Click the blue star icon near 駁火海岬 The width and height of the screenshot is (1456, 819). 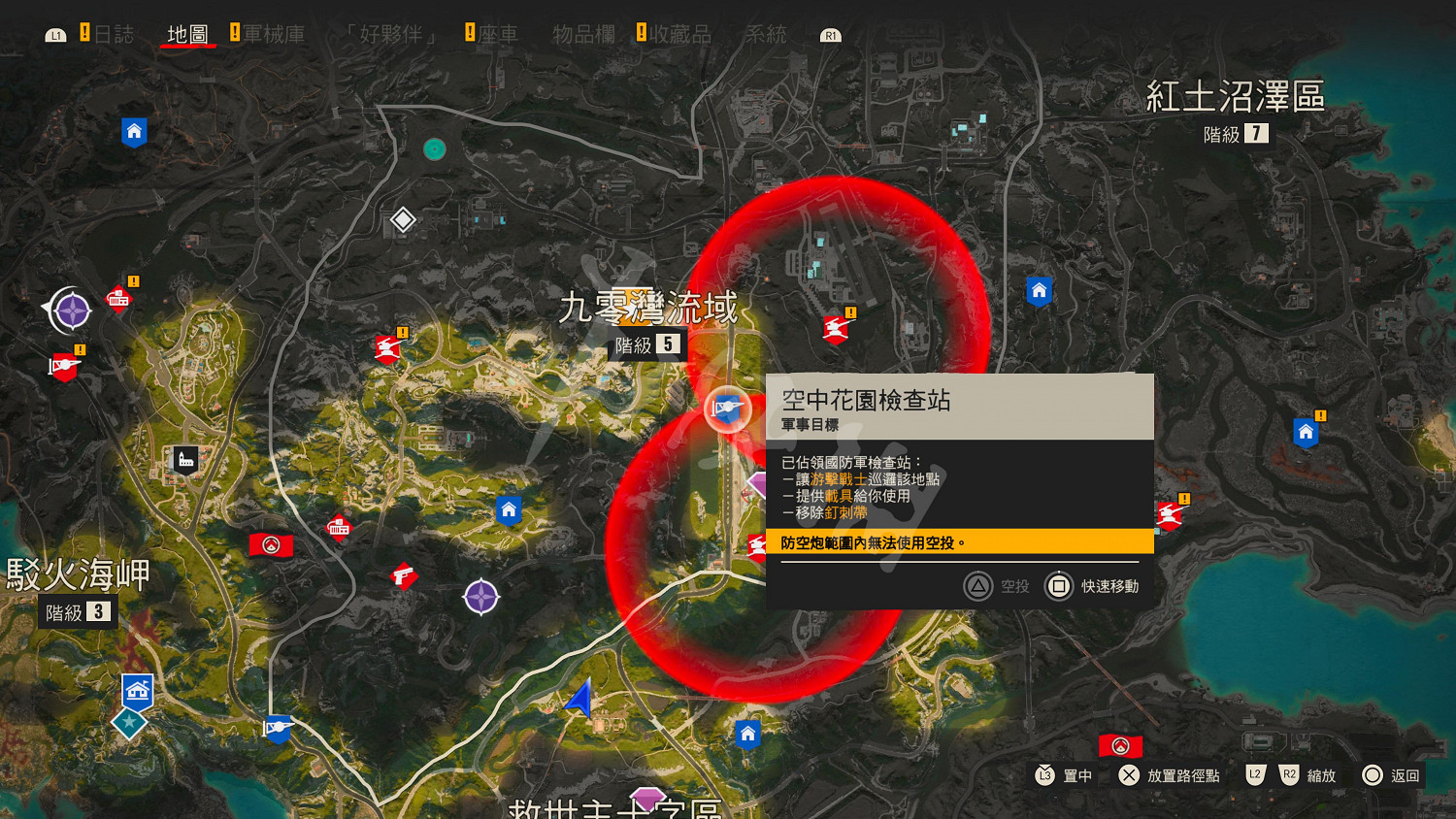coord(129,722)
